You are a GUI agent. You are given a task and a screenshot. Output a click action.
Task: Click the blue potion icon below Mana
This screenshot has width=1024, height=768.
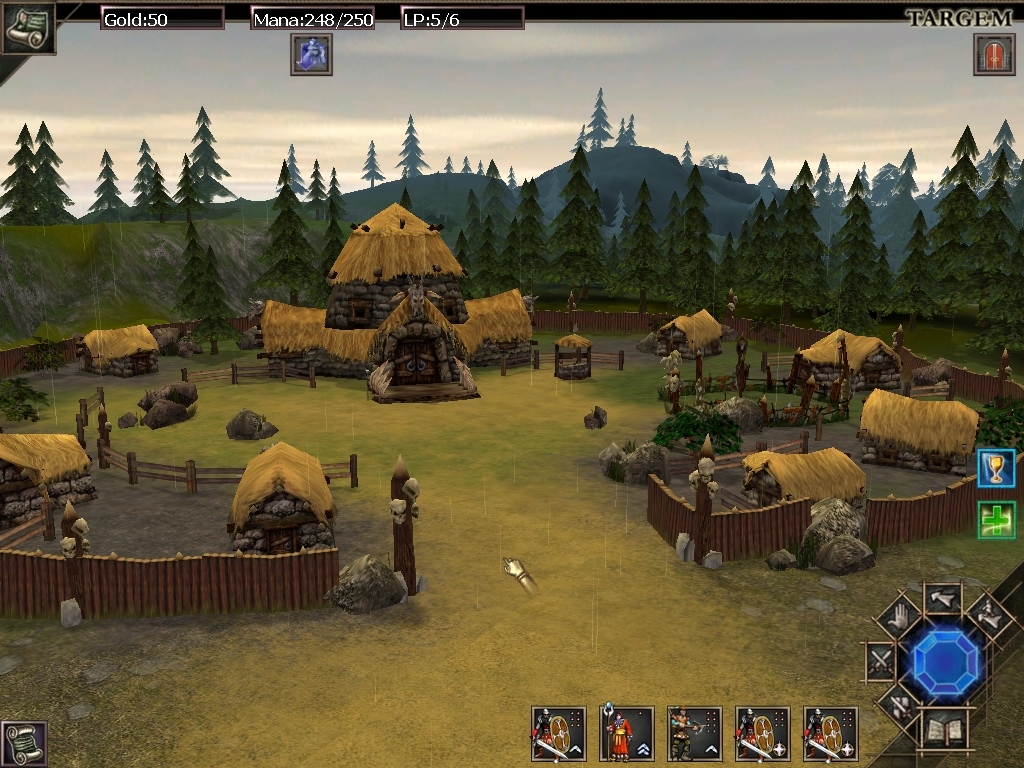coord(311,54)
